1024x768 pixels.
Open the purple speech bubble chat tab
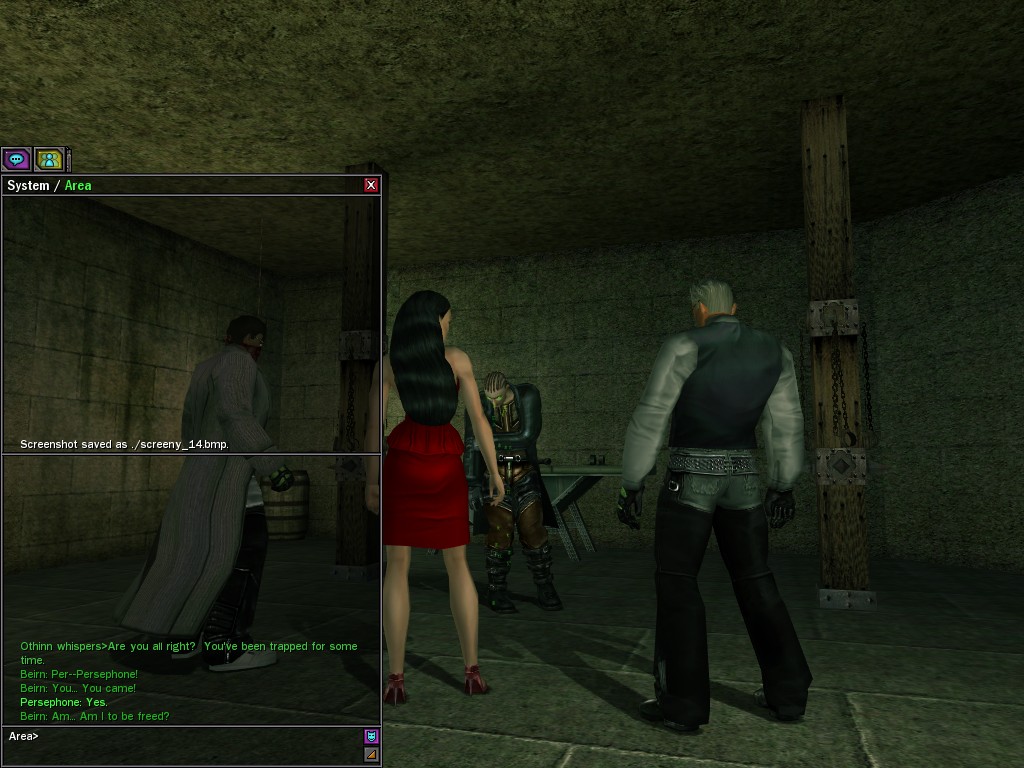(x=16, y=159)
